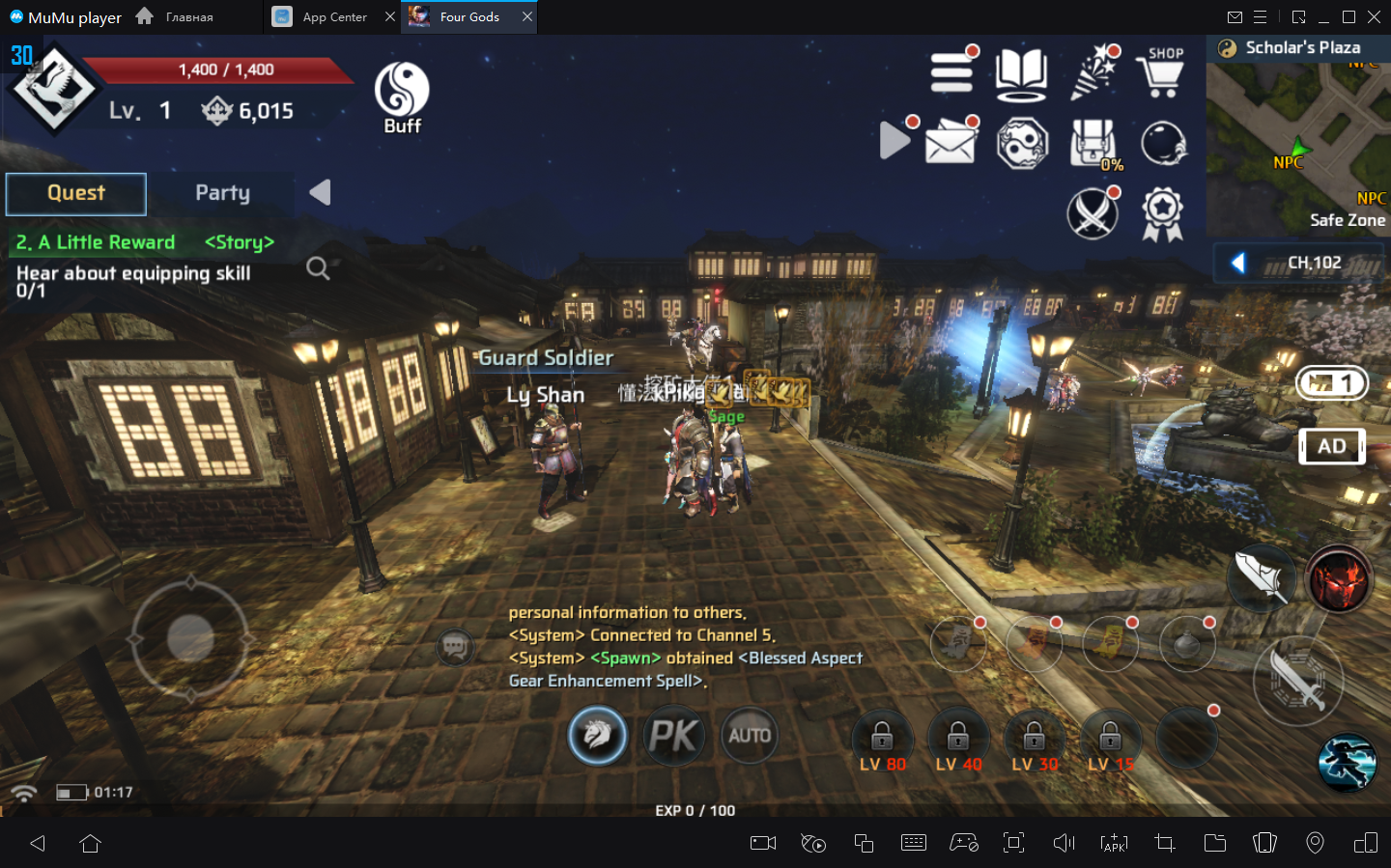
Task: Close the Four Gods tab
Action: tap(527, 16)
